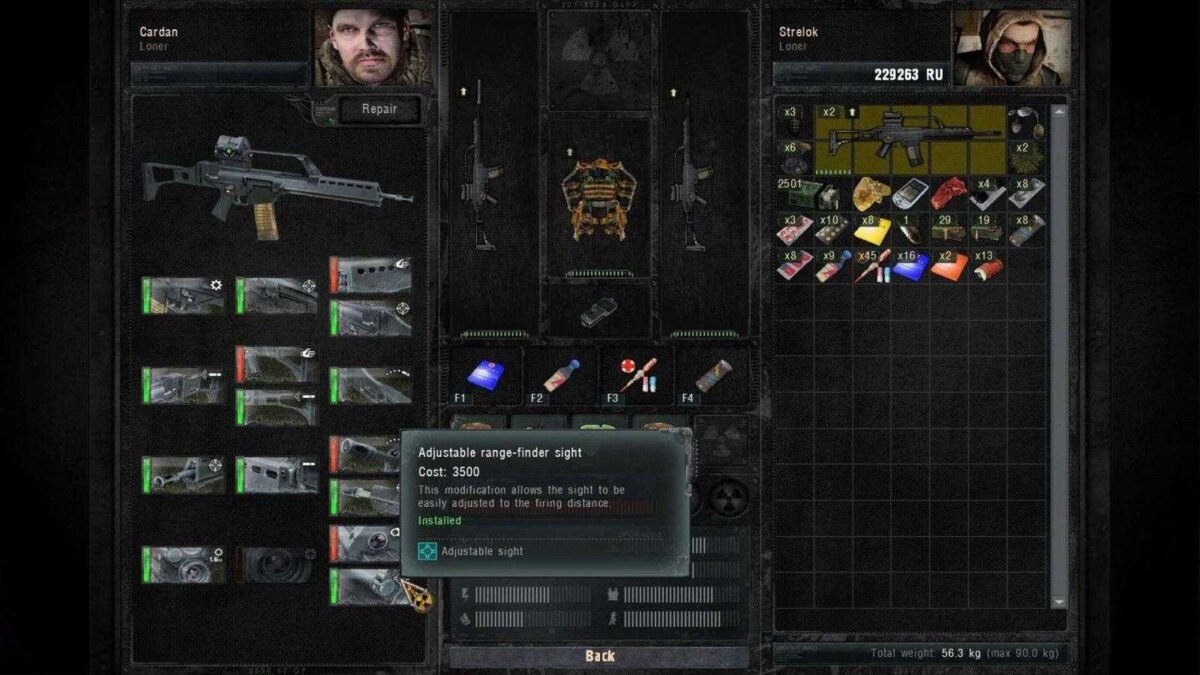Click the scroll-down arrow of the backpack
The image size is (1200, 675).
click(x=1060, y=603)
